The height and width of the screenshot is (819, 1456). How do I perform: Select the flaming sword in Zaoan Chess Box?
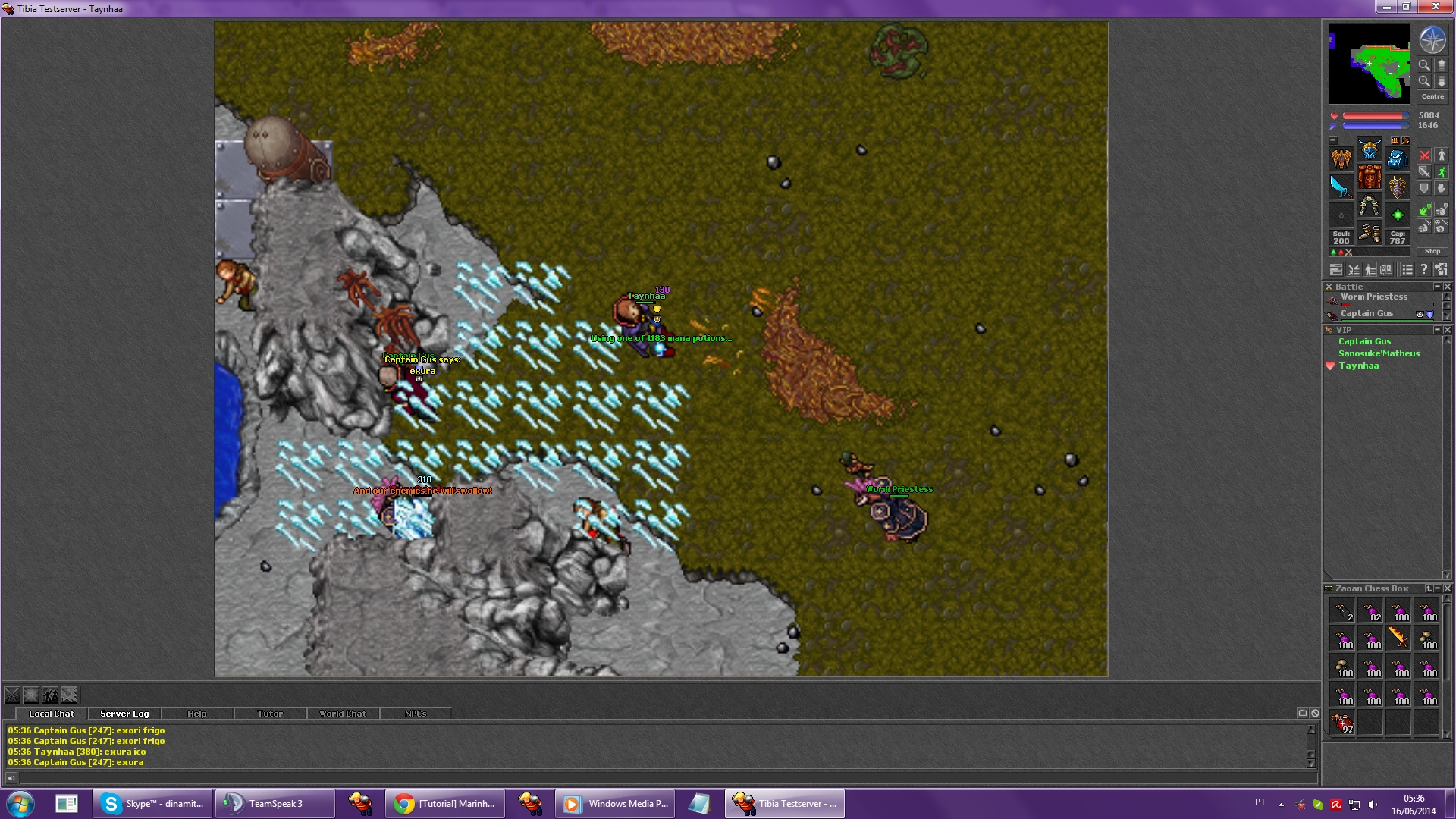tap(1398, 638)
